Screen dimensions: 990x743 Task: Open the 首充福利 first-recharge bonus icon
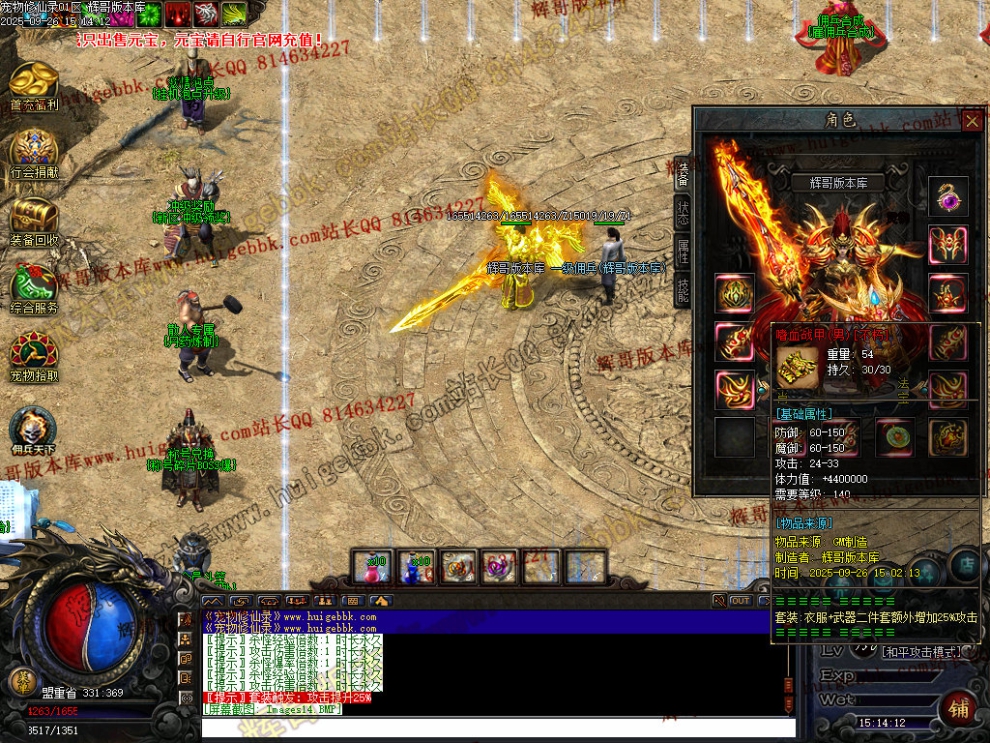[34, 83]
